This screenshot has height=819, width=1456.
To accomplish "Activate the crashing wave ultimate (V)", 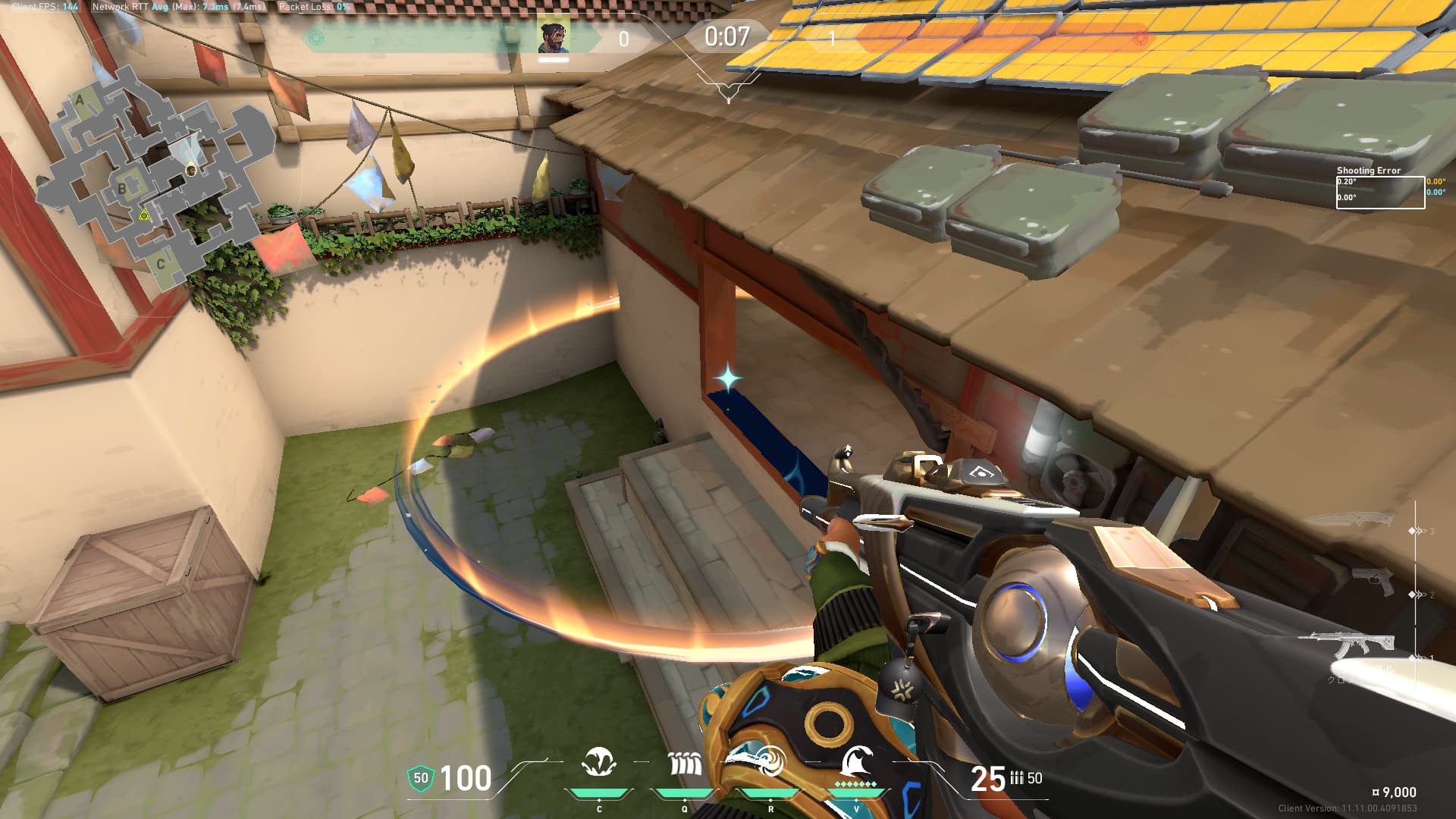I will 856,761.
